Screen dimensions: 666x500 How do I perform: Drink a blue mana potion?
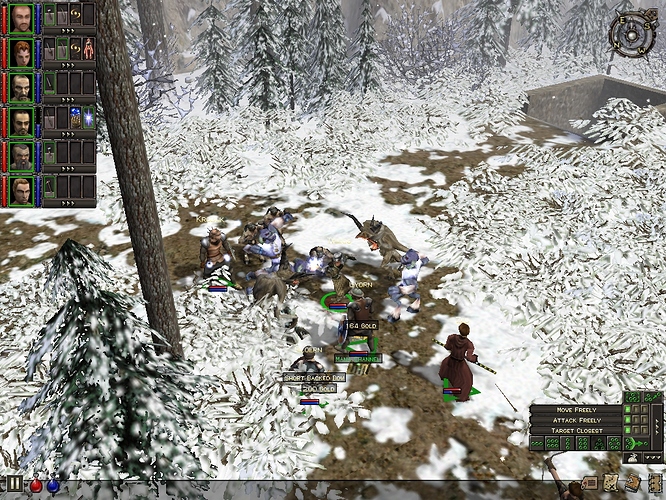click(x=51, y=486)
